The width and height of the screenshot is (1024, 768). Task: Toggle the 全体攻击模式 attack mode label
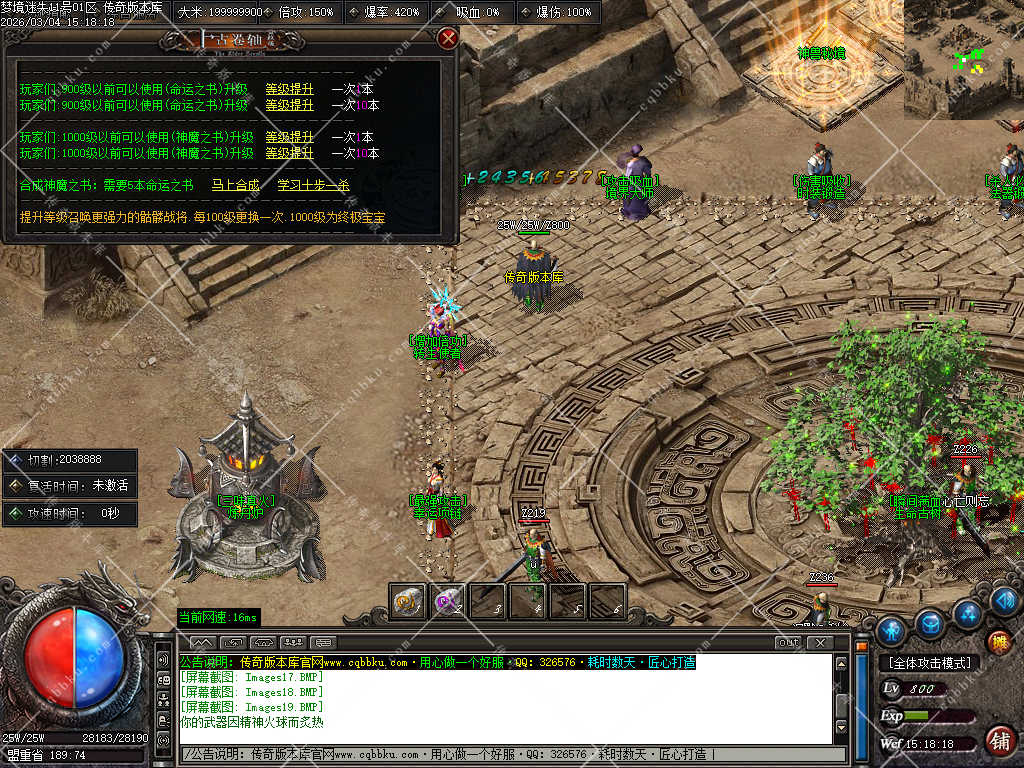[929, 663]
